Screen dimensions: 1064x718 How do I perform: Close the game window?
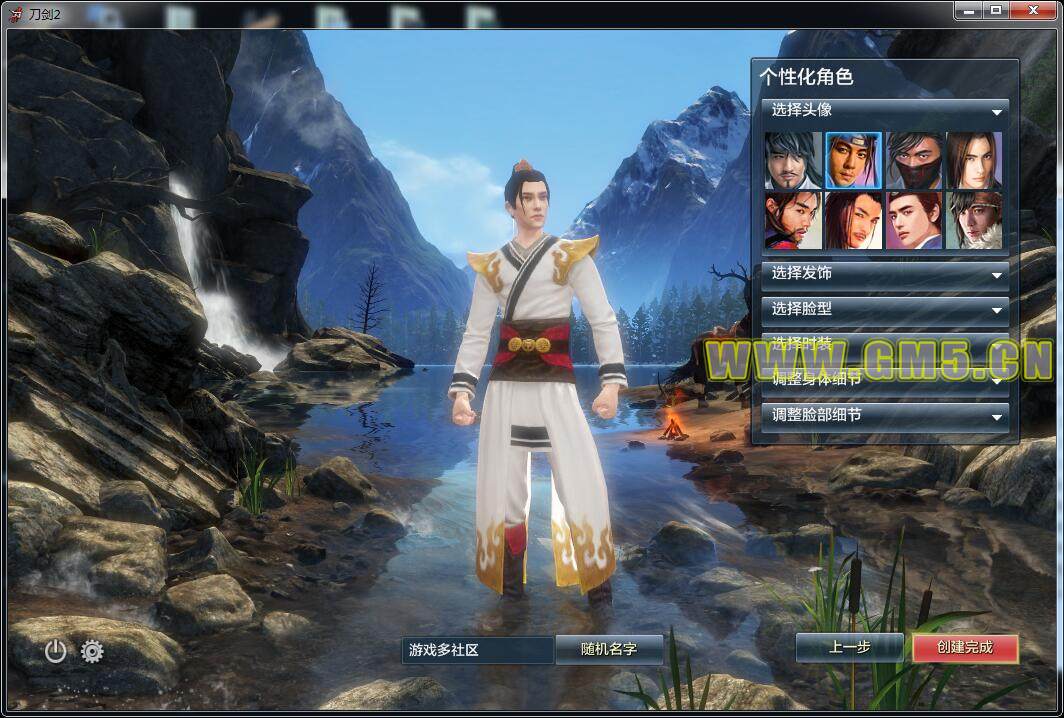coord(1030,10)
